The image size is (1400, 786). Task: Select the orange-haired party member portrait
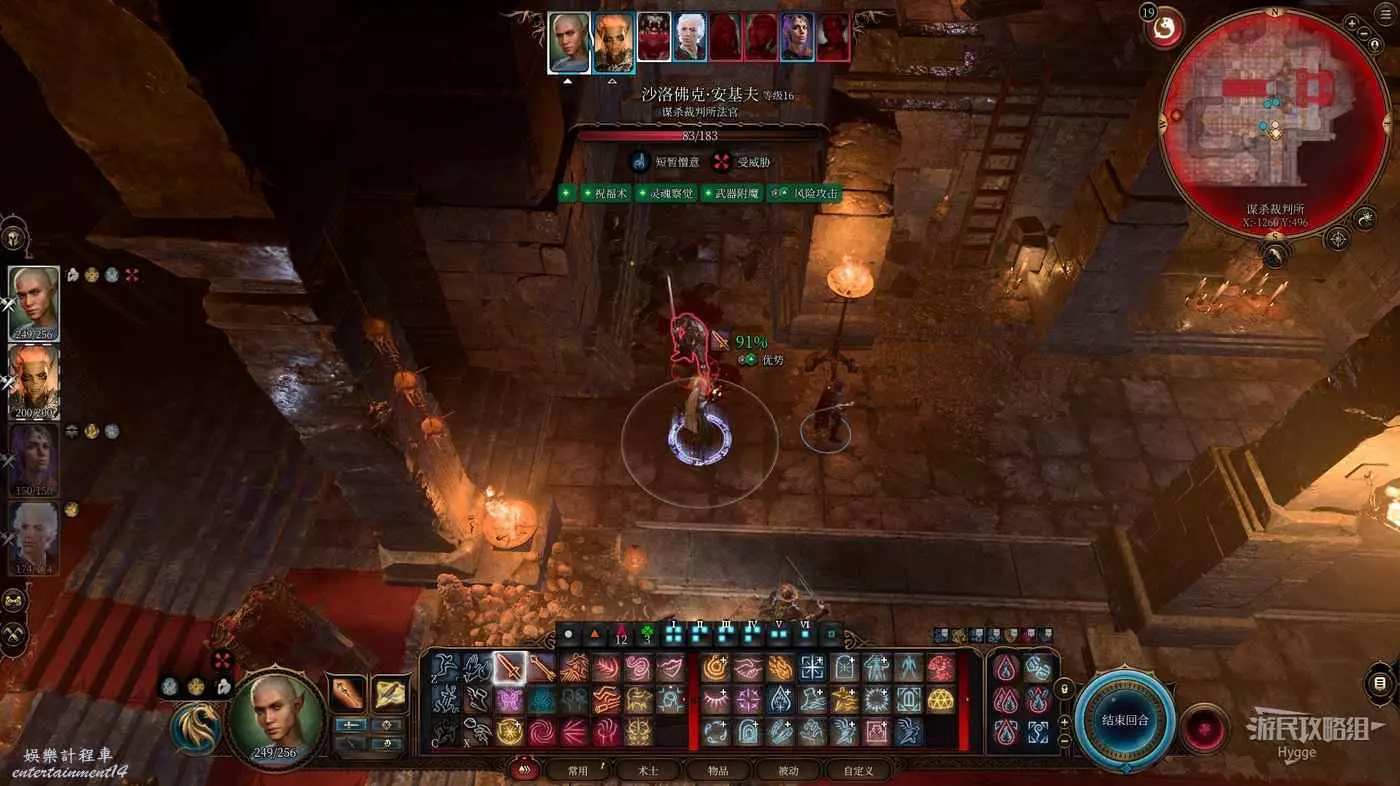[x=34, y=381]
